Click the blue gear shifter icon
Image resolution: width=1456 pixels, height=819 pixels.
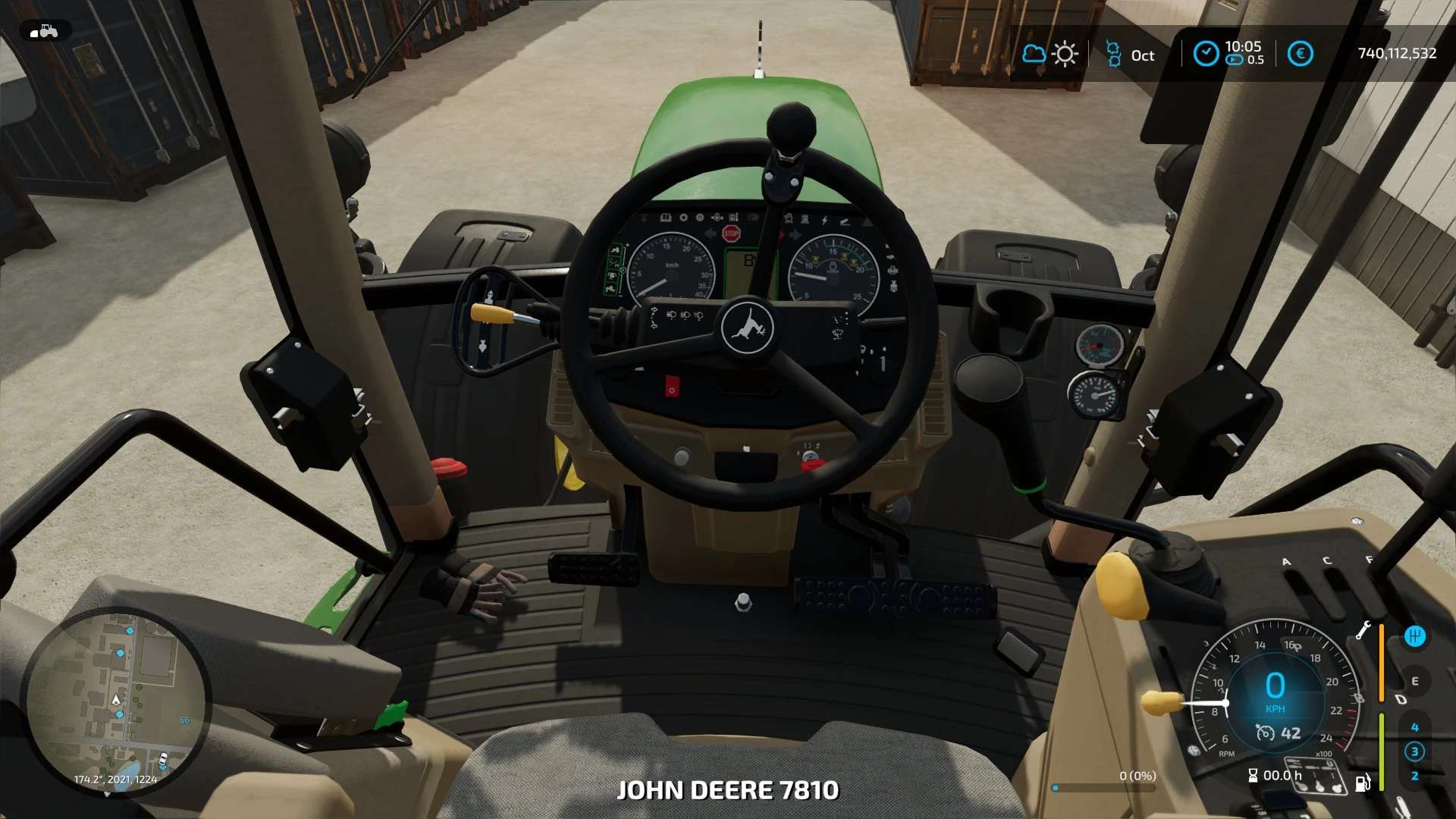(x=1414, y=636)
